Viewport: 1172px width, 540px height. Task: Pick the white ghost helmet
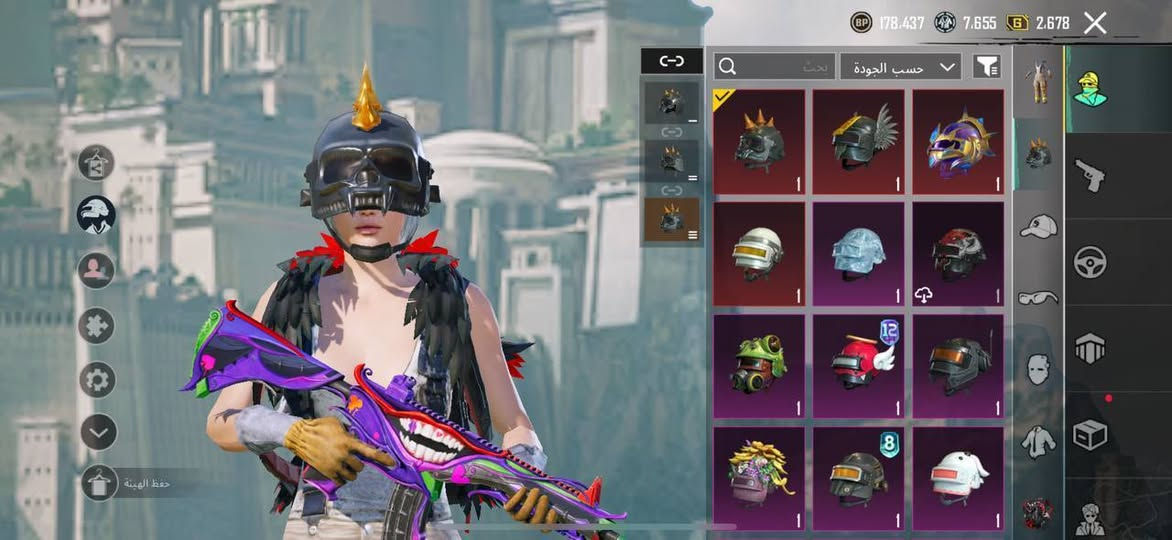tap(958, 477)
